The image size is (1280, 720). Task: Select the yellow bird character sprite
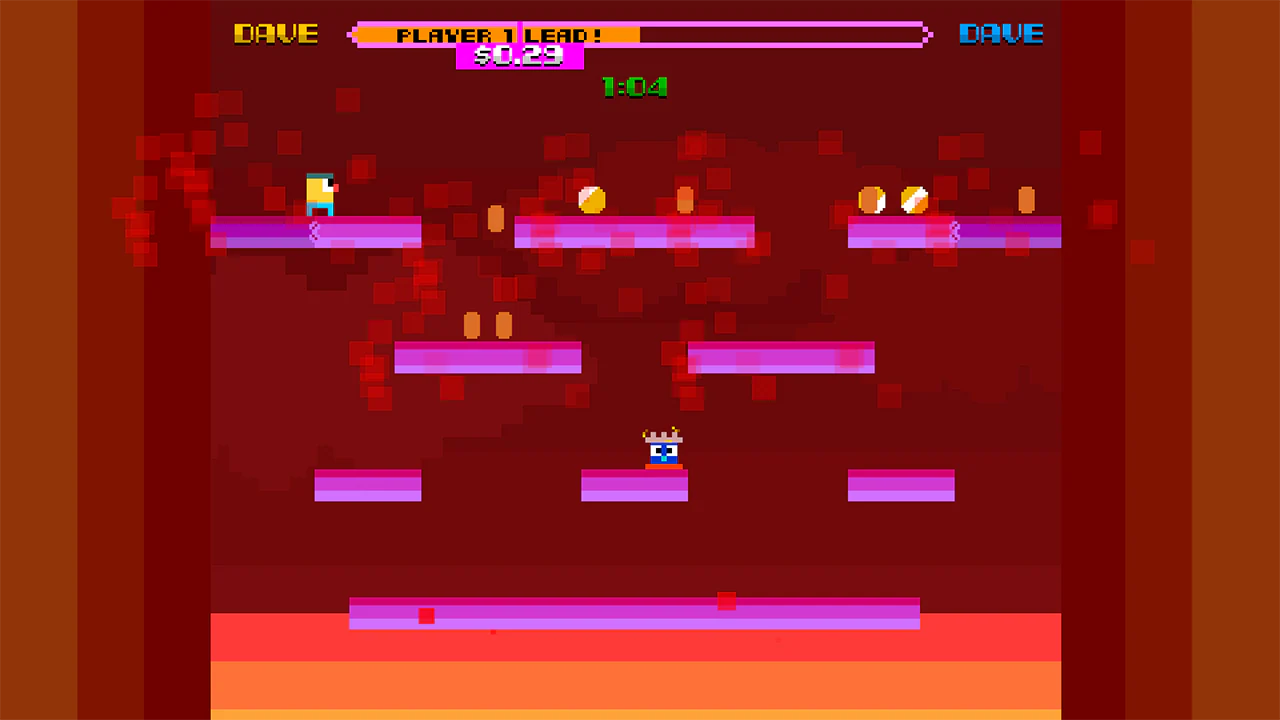(320, 192)
